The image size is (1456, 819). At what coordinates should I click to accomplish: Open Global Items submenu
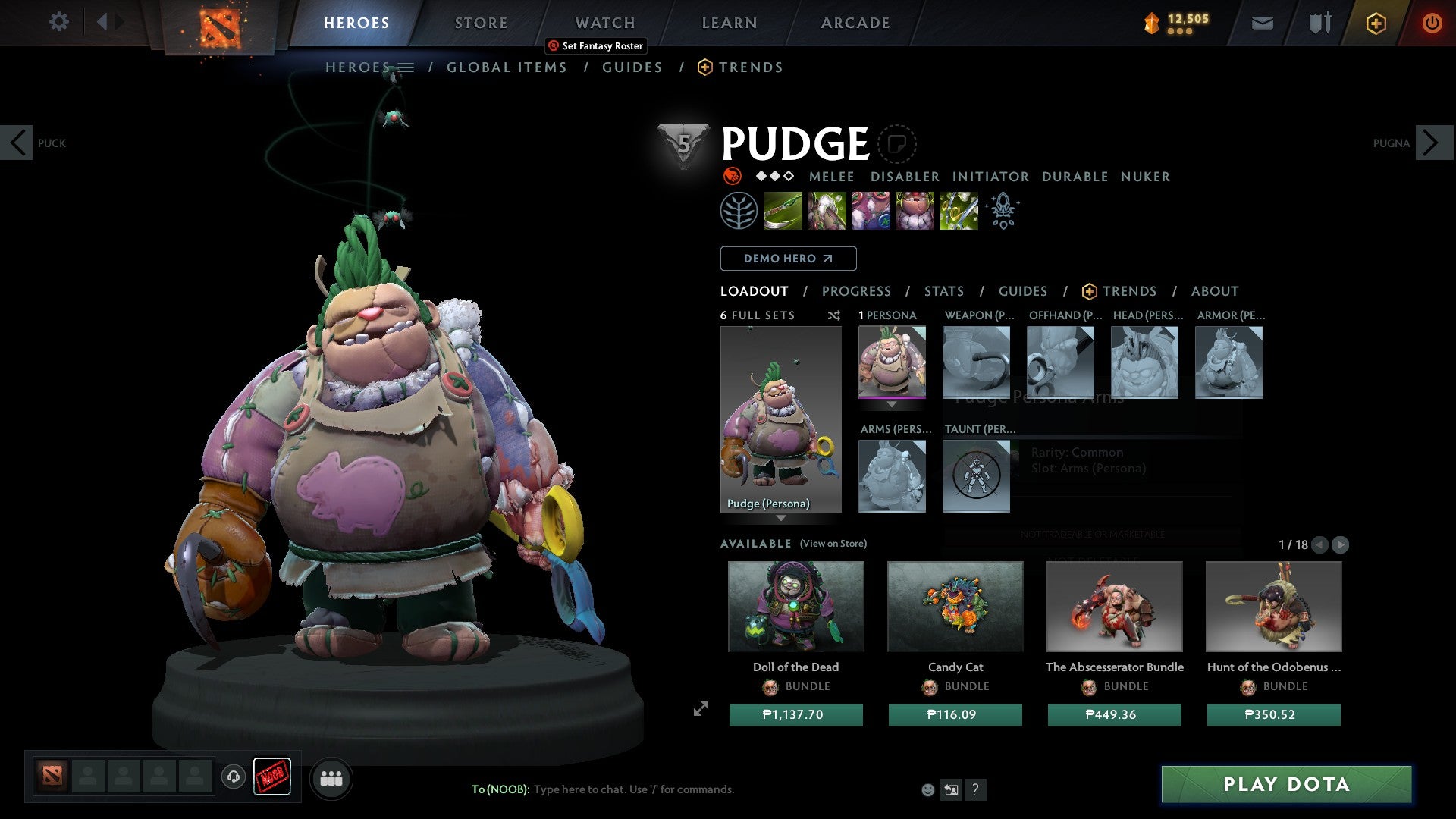pyautogui.click(x=507, y=67)
